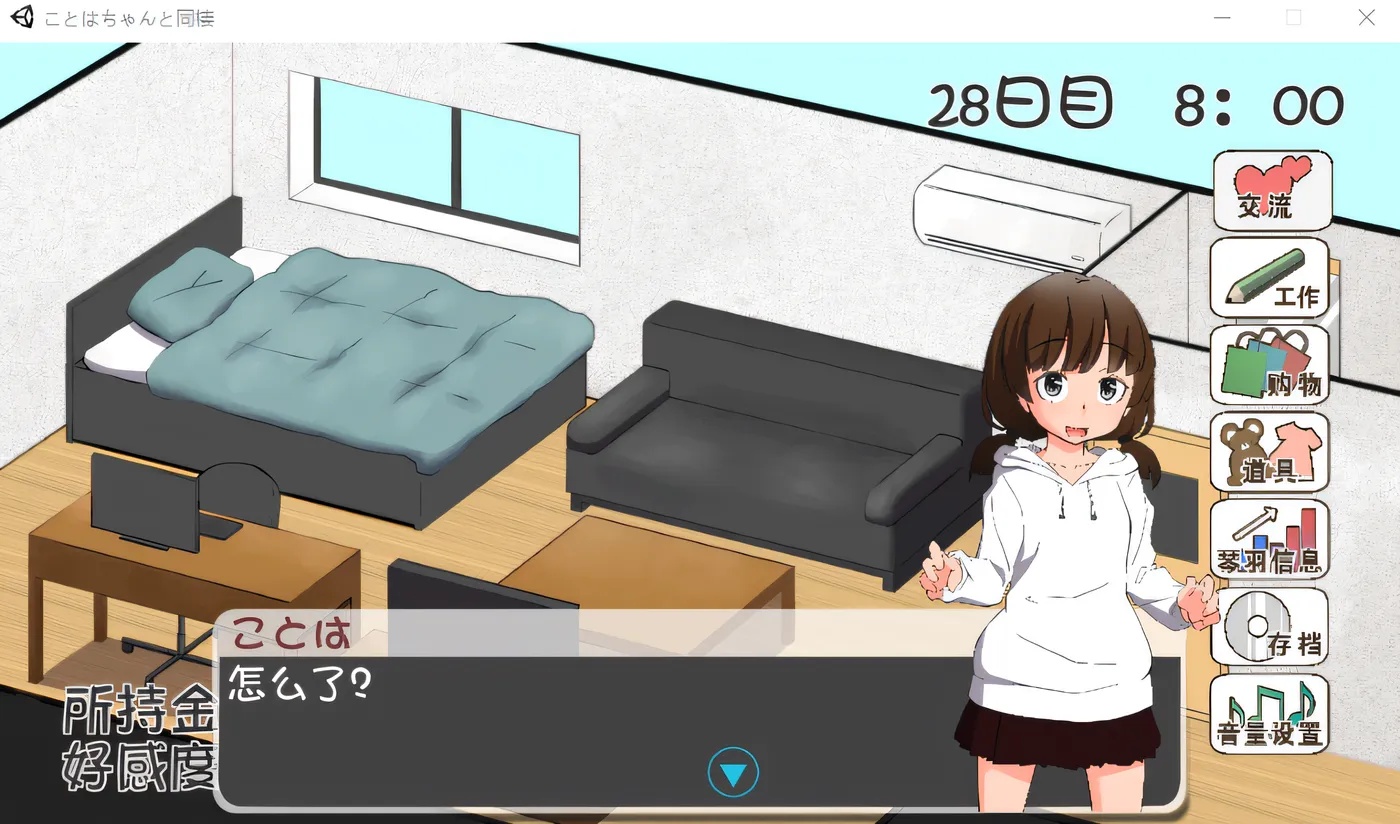Select the 工作 (work) pencil icon

1270,278
